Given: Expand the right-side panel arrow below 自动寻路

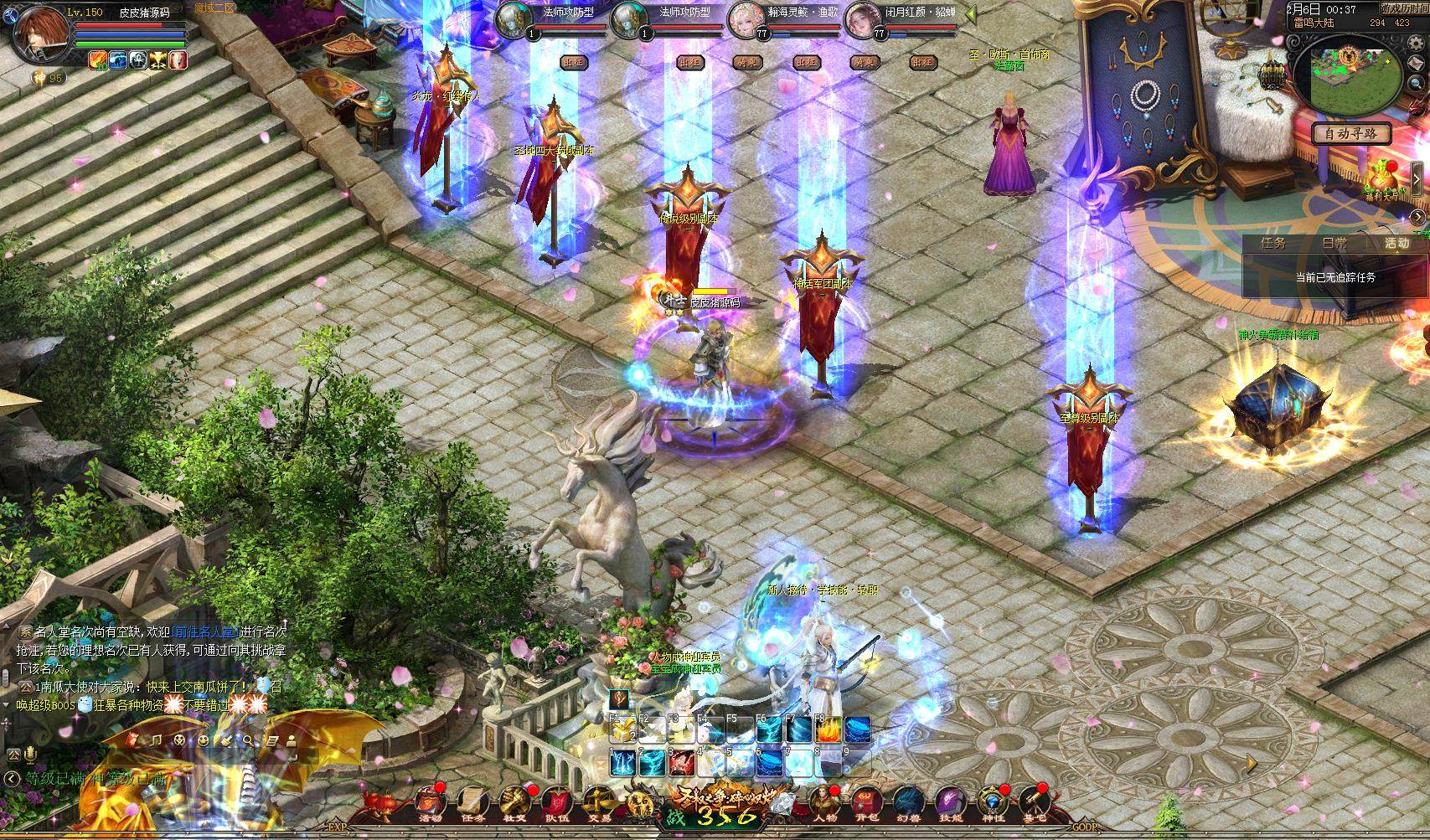Looking at the screenshot, I should pyautogui.click(x=1418, y=178).
